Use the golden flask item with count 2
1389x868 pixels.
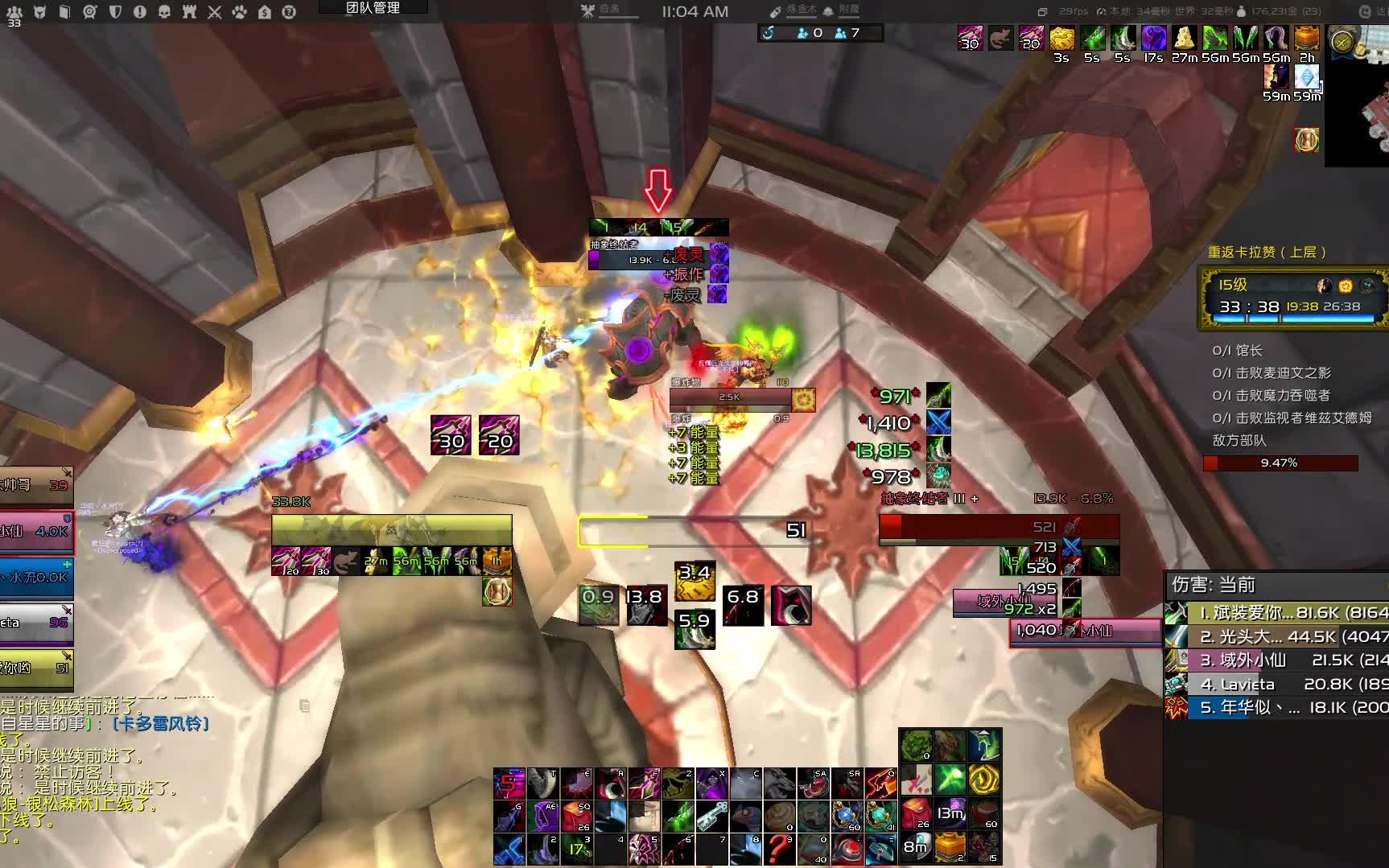coord(950,848)
